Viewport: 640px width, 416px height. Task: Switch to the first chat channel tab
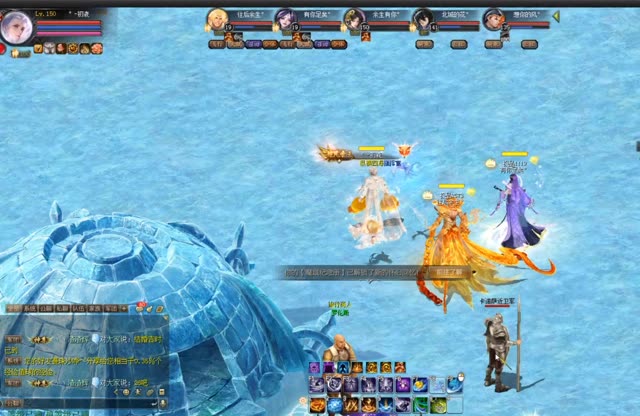click(14, 309)
